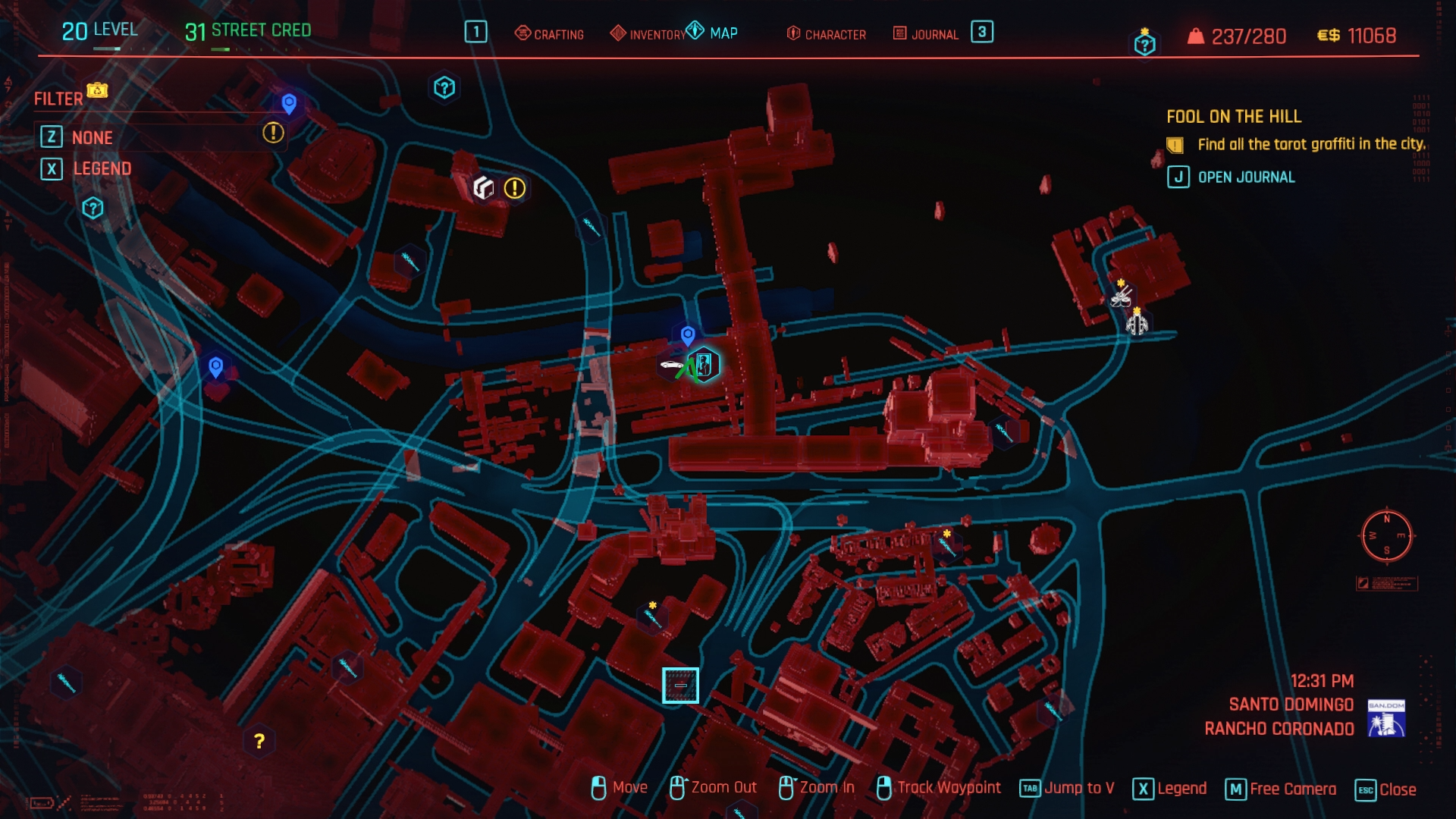Screen dimensions: 1456x819
Task: Select the compass rose on the map
Action: pos(1386,535)
